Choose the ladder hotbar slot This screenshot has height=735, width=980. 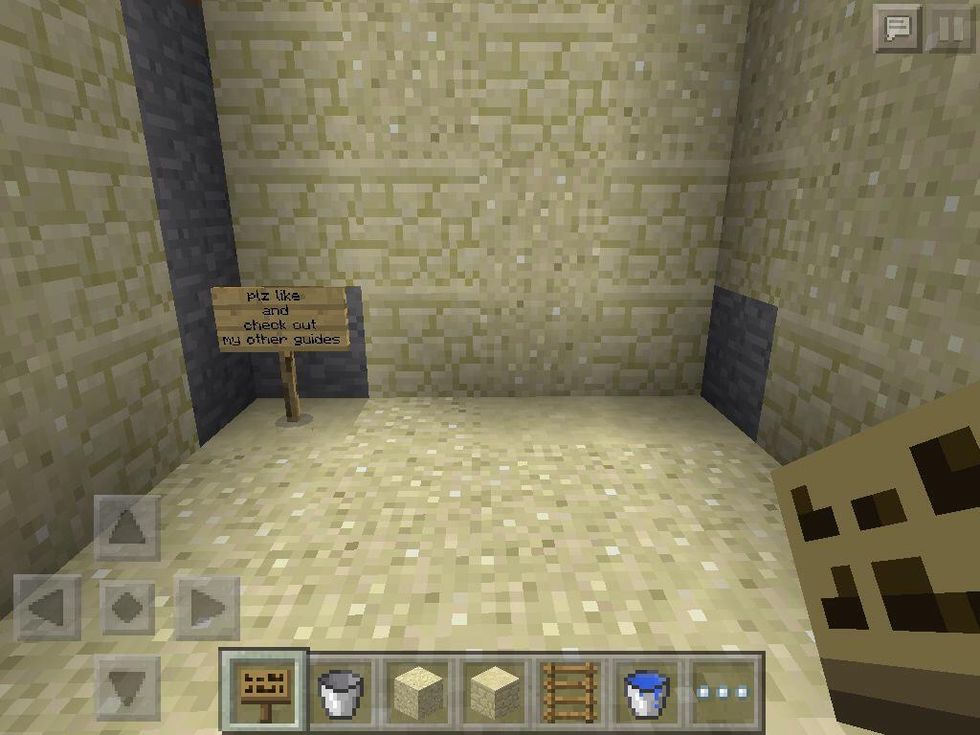pos(570,690)
